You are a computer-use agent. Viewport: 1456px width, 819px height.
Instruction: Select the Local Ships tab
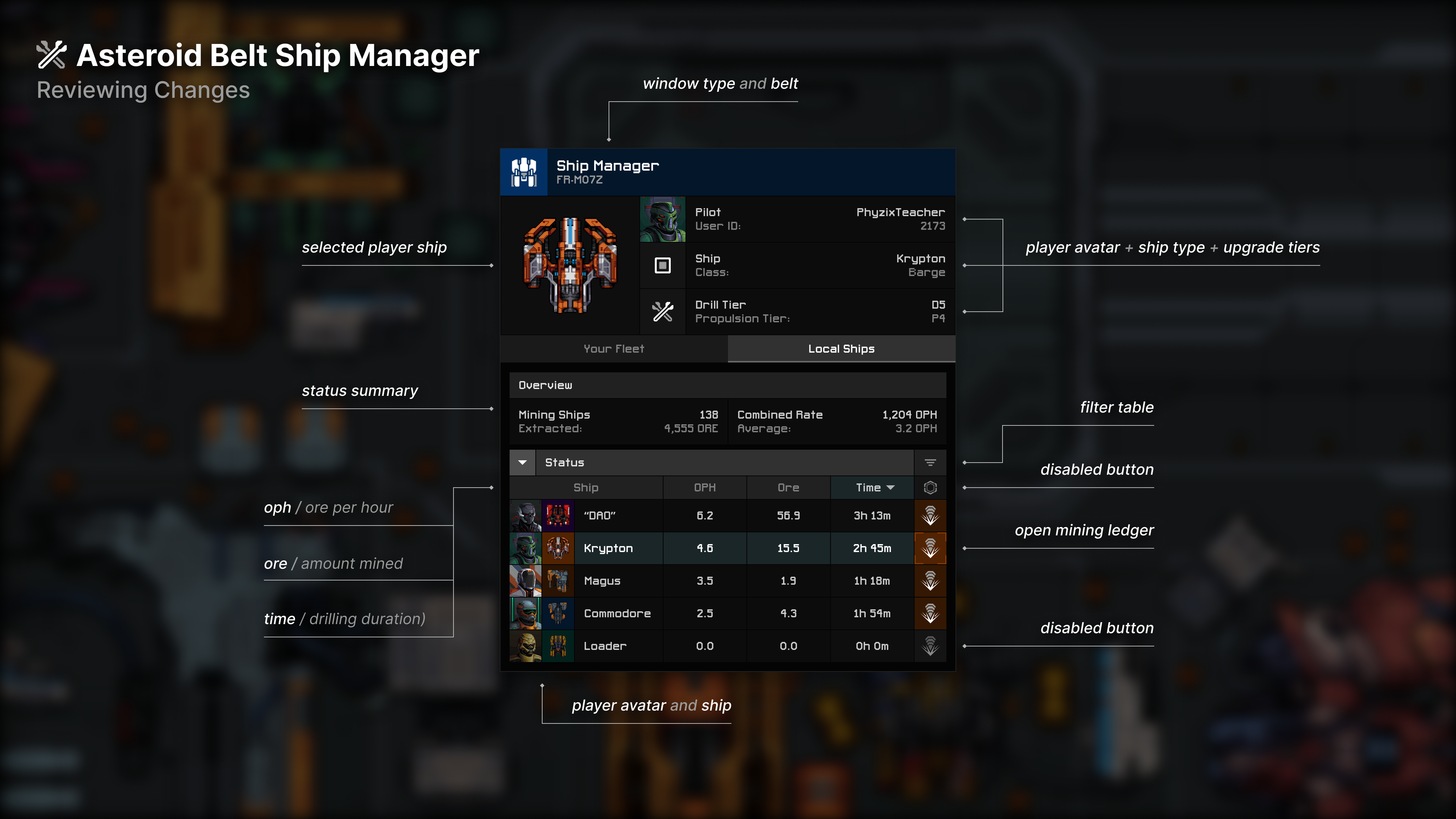coord(841,349)
